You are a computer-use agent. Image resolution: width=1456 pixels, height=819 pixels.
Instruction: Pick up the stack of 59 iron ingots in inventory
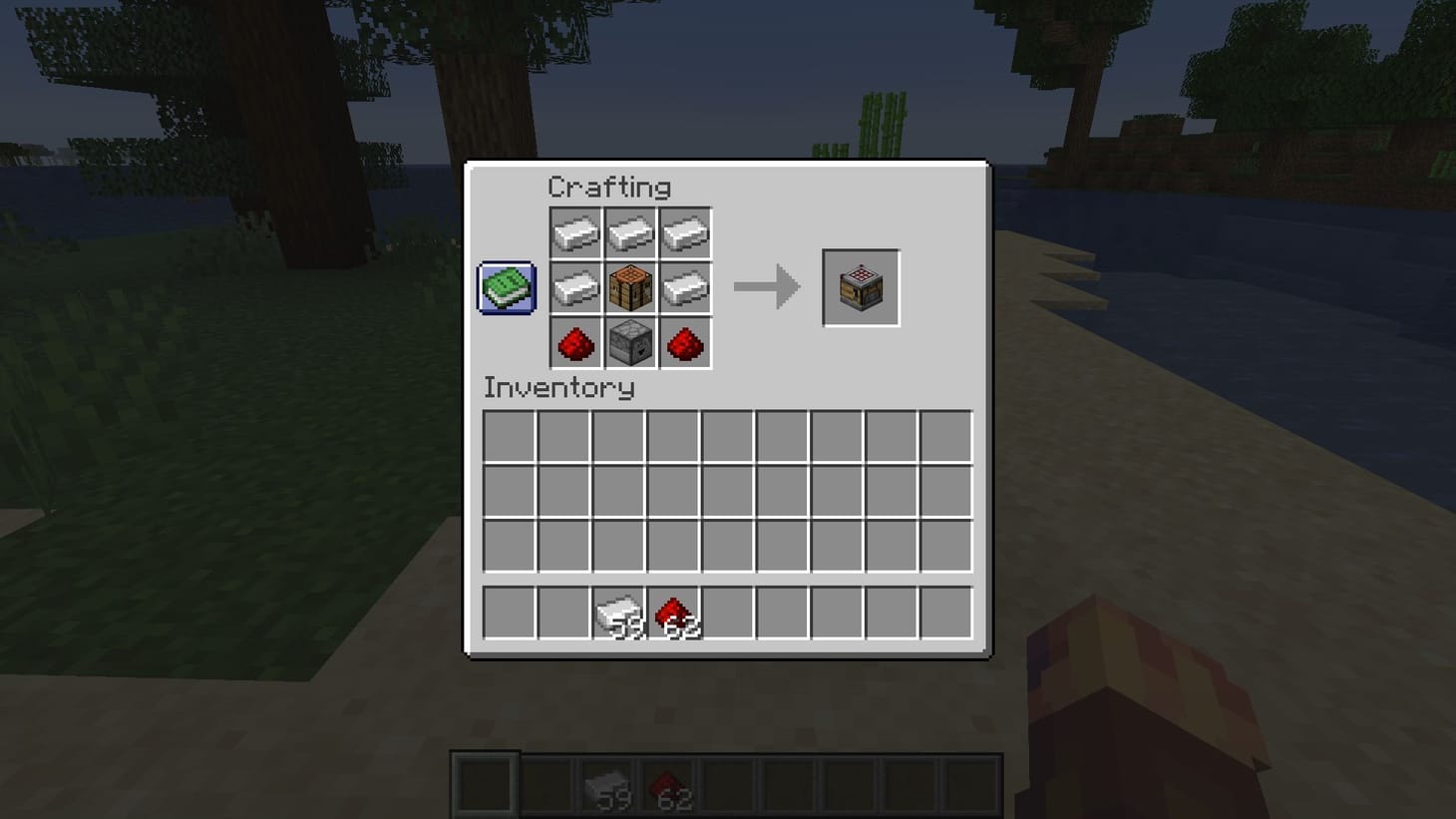click(619, 613)
